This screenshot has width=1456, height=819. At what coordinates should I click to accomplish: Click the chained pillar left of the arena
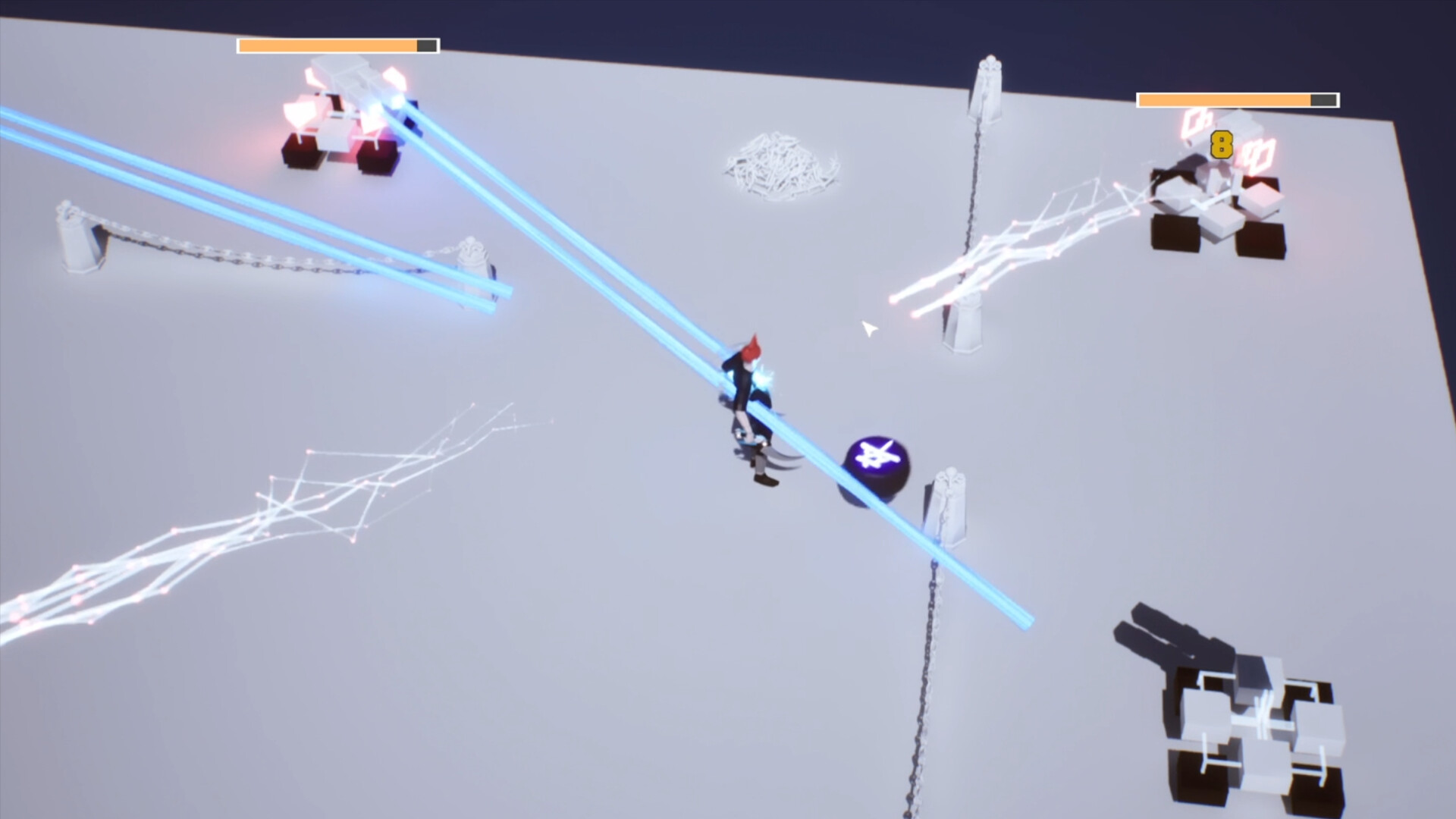pos(76,243)
